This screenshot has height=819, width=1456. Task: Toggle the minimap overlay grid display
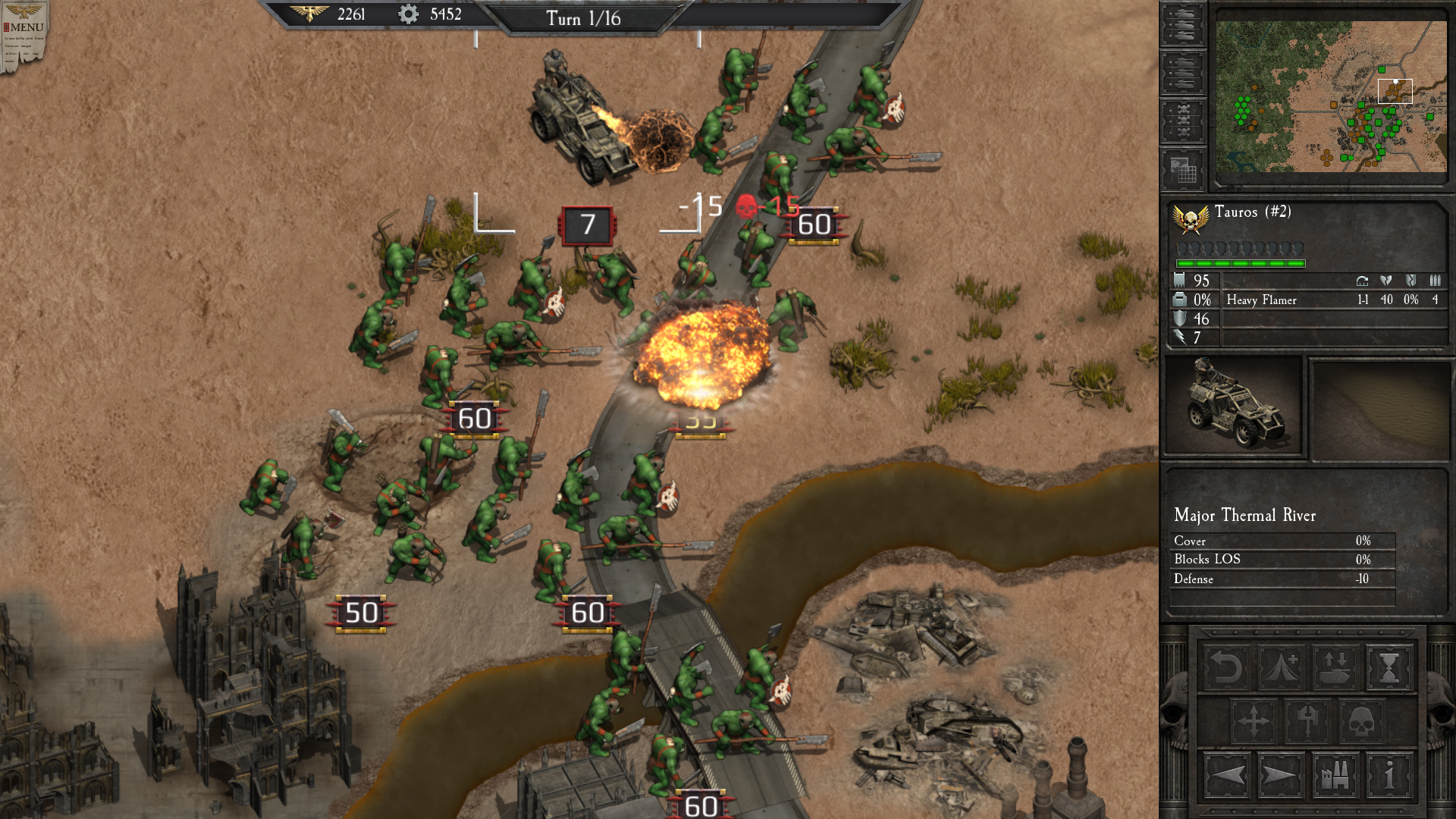click(x=1184, y=168)
